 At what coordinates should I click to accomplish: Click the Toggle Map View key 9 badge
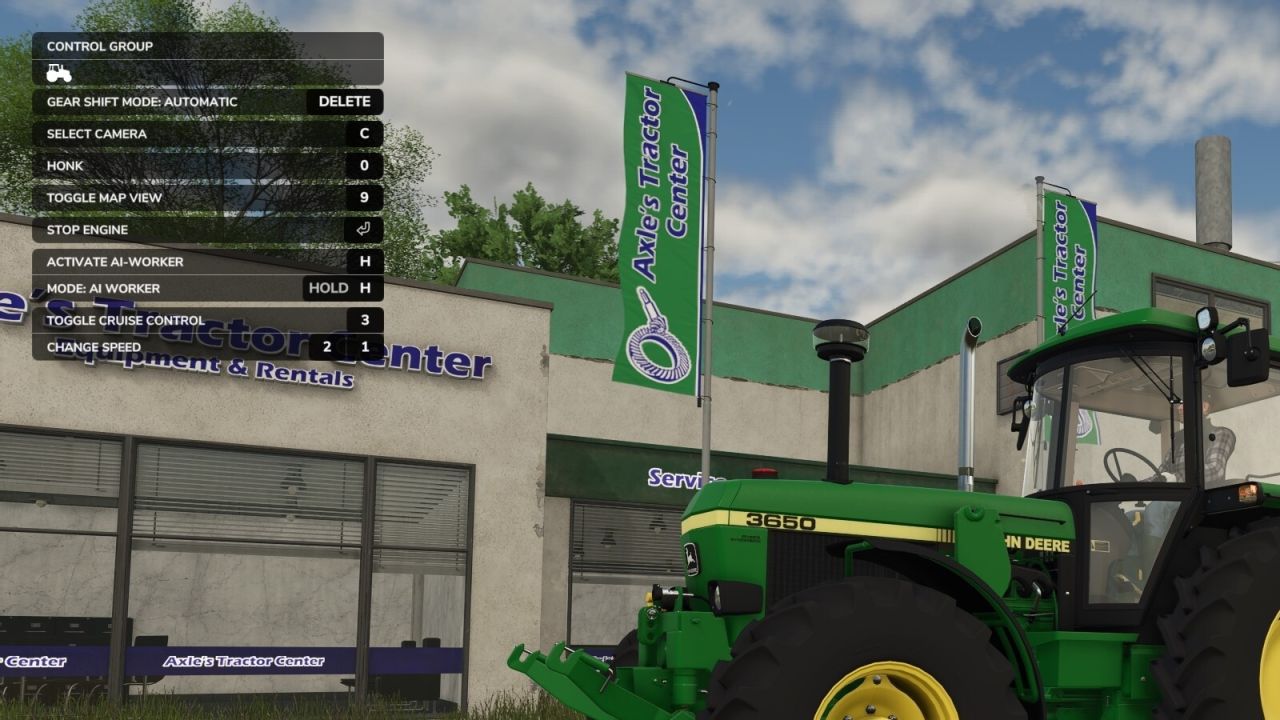pos(364,197)
